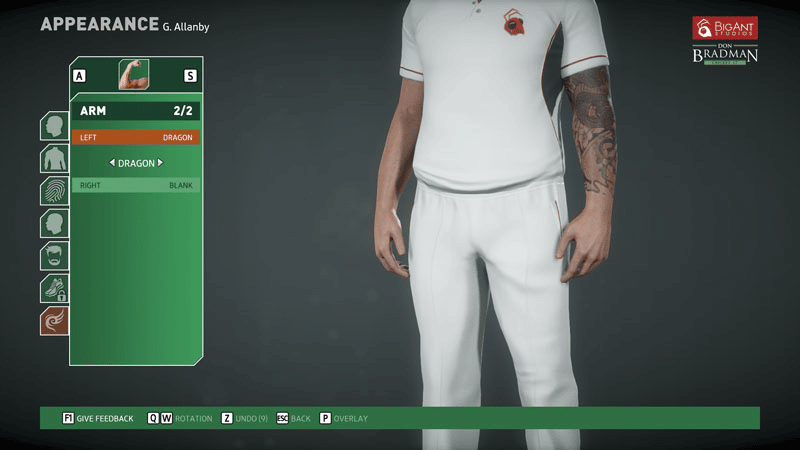This screenshot has width=800, height=450.
Task: Select the tattoo swirl category tab
Action: pos(54,321)
